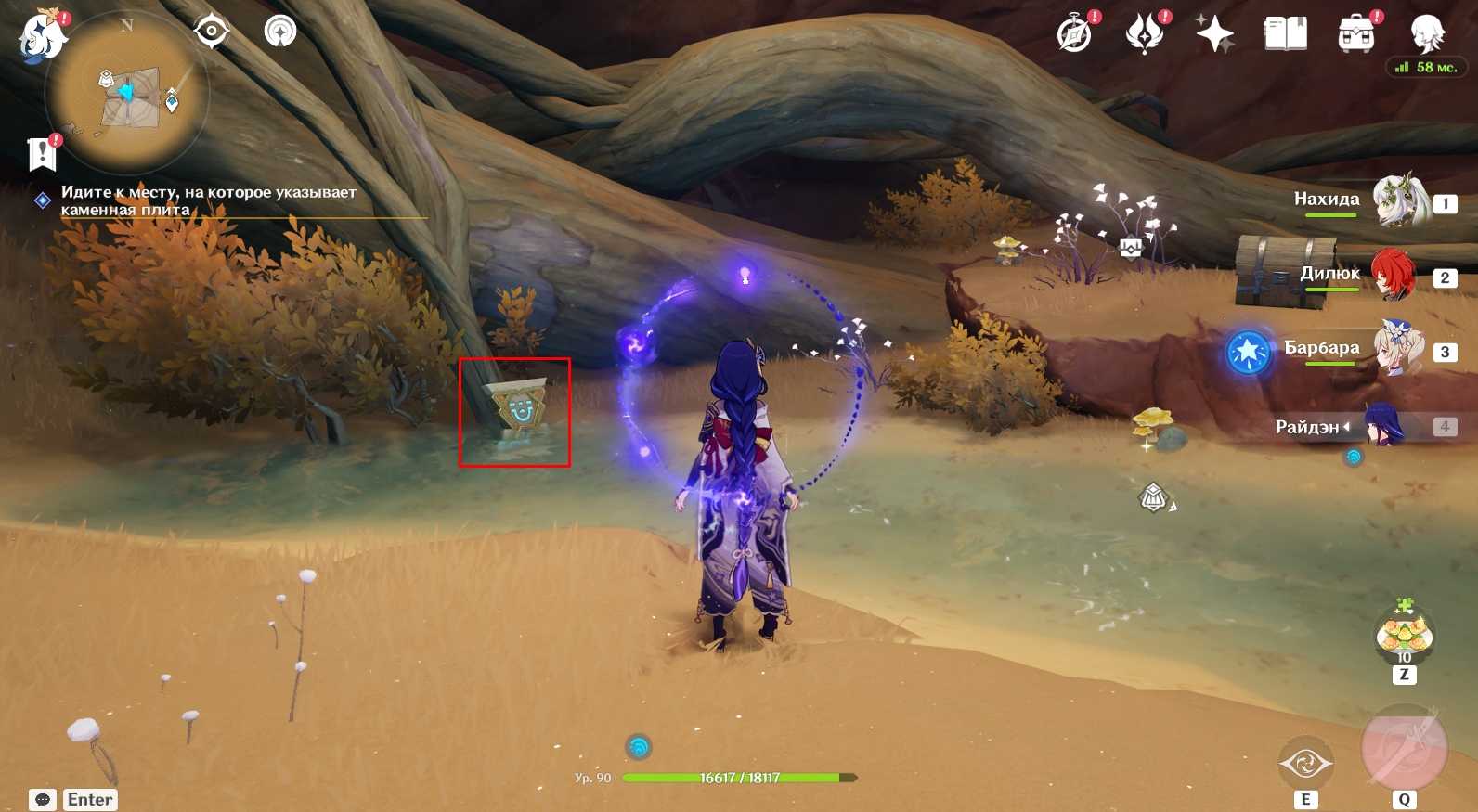The image size is (1478, 812).
Task: Open the battle pass icon
Action: tap(1145, 35)
